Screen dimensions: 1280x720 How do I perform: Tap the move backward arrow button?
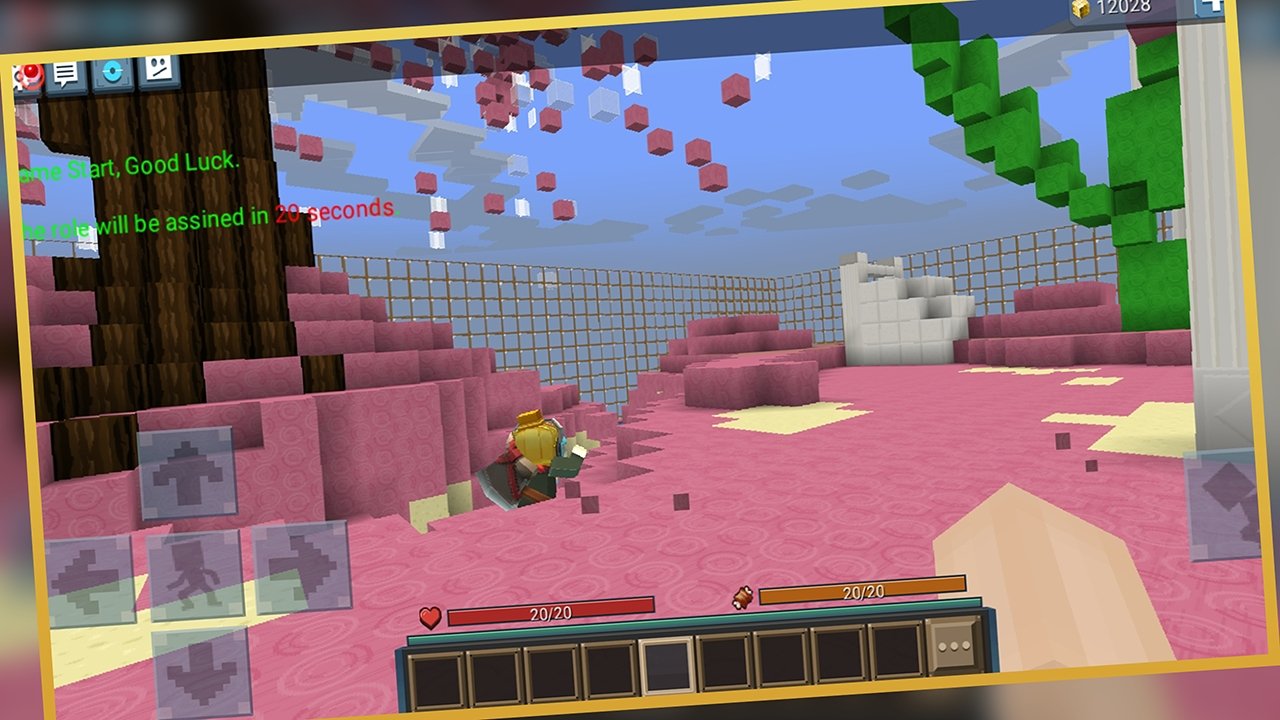(201, 672)
